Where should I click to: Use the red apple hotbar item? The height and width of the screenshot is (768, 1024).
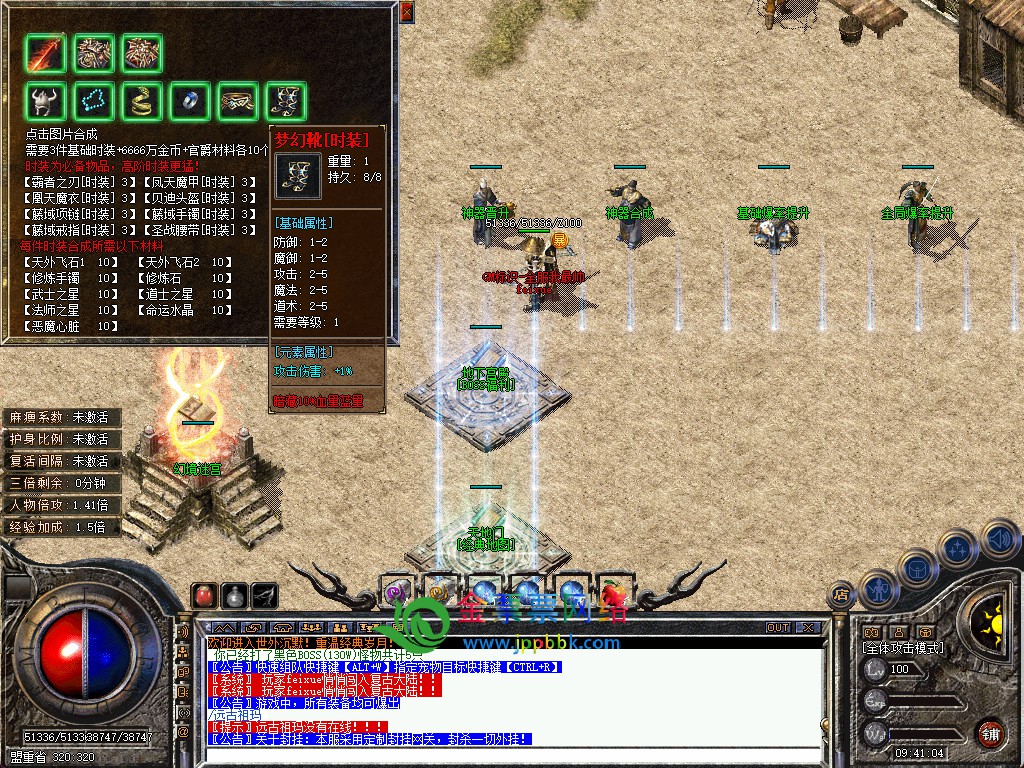[612, 593]
